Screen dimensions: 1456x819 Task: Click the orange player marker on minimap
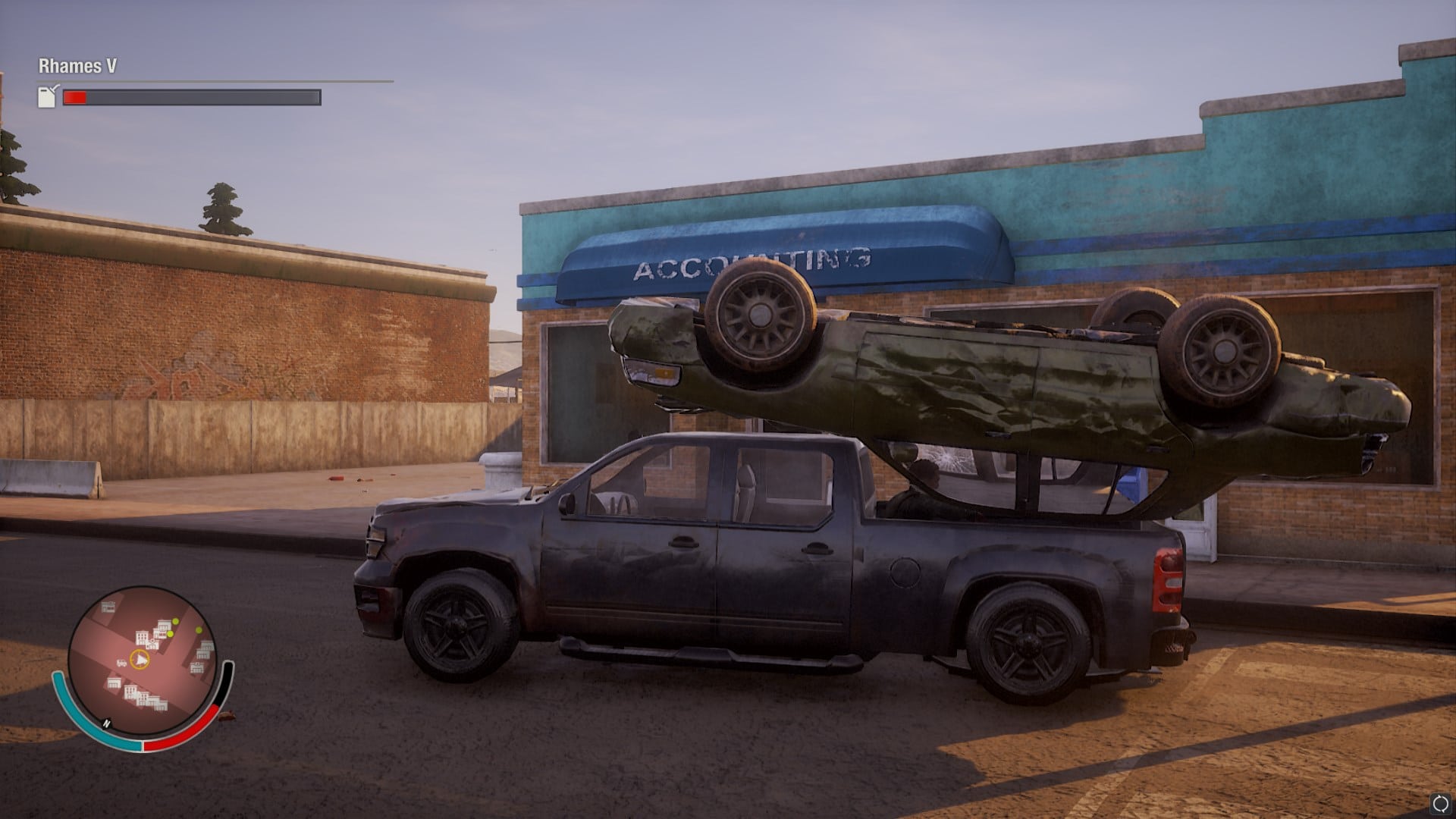(140, 660)
